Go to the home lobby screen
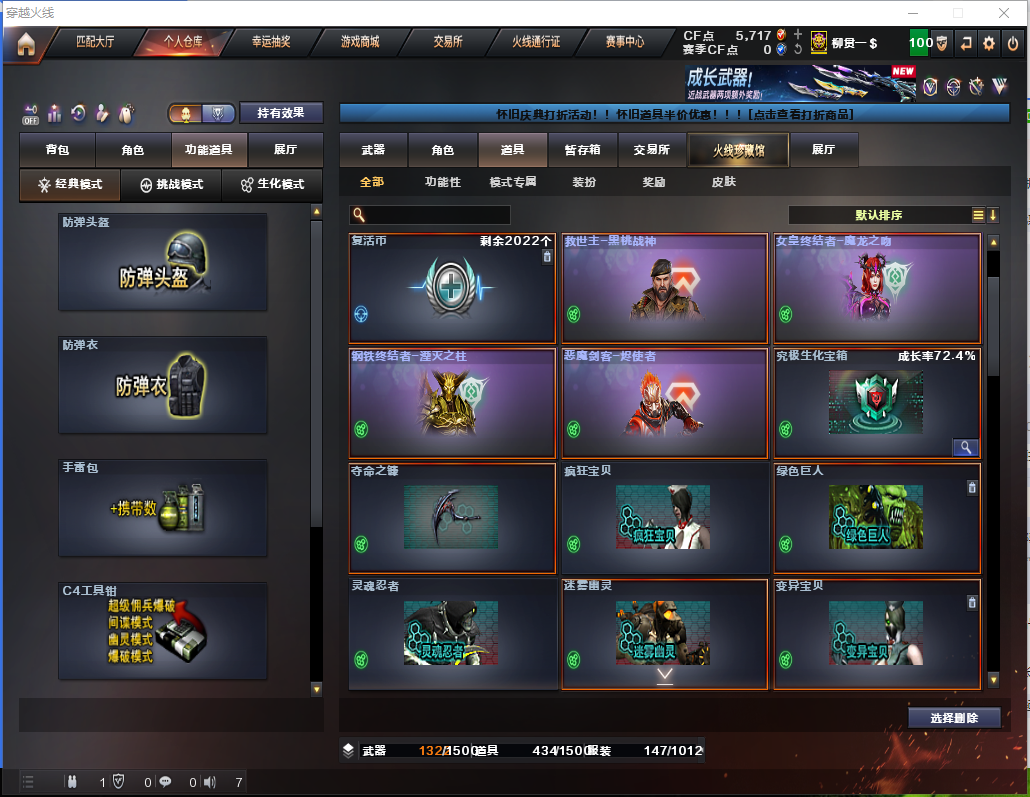1030x797 pixels. 26,44
